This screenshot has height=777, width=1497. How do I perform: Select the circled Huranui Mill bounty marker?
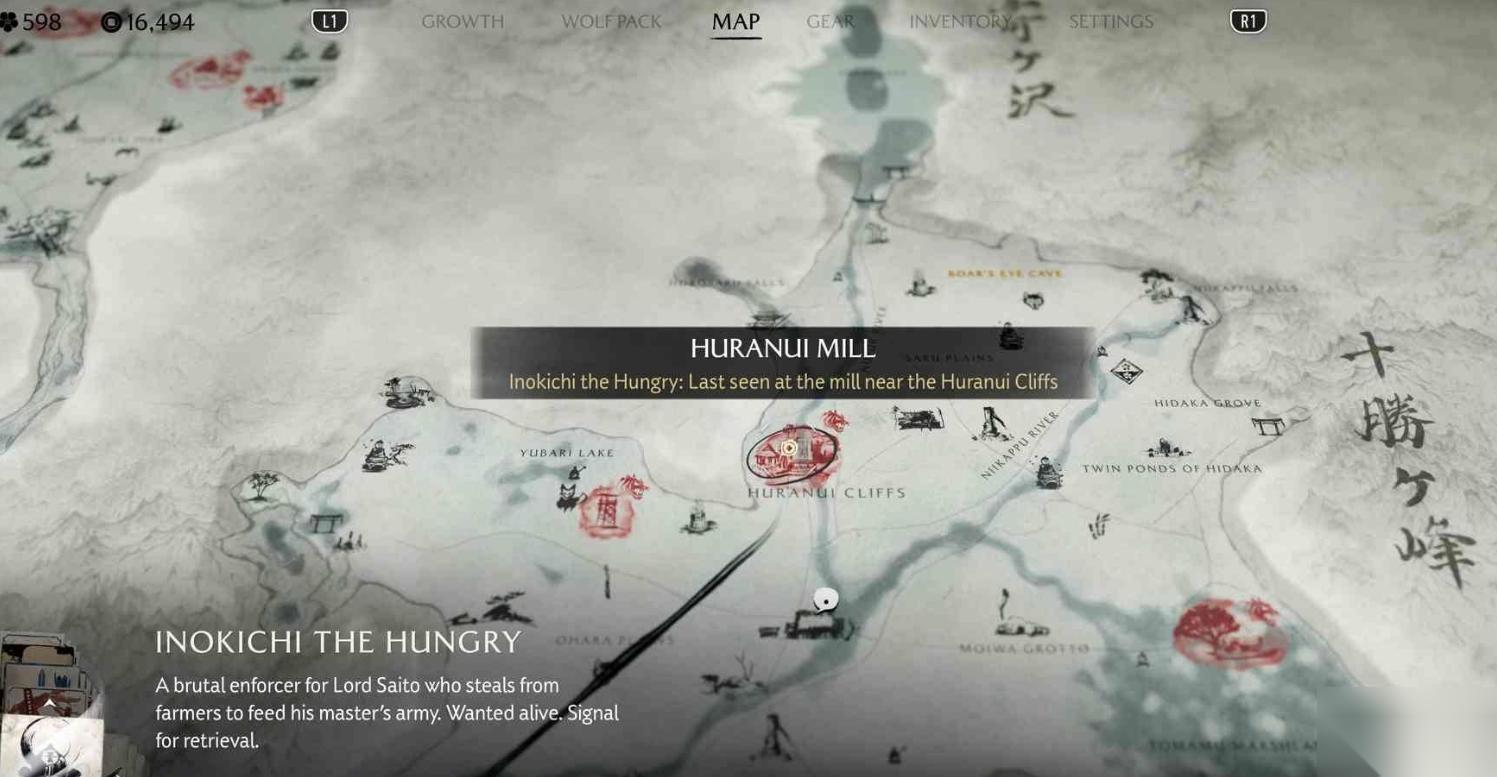click(789, 449)
